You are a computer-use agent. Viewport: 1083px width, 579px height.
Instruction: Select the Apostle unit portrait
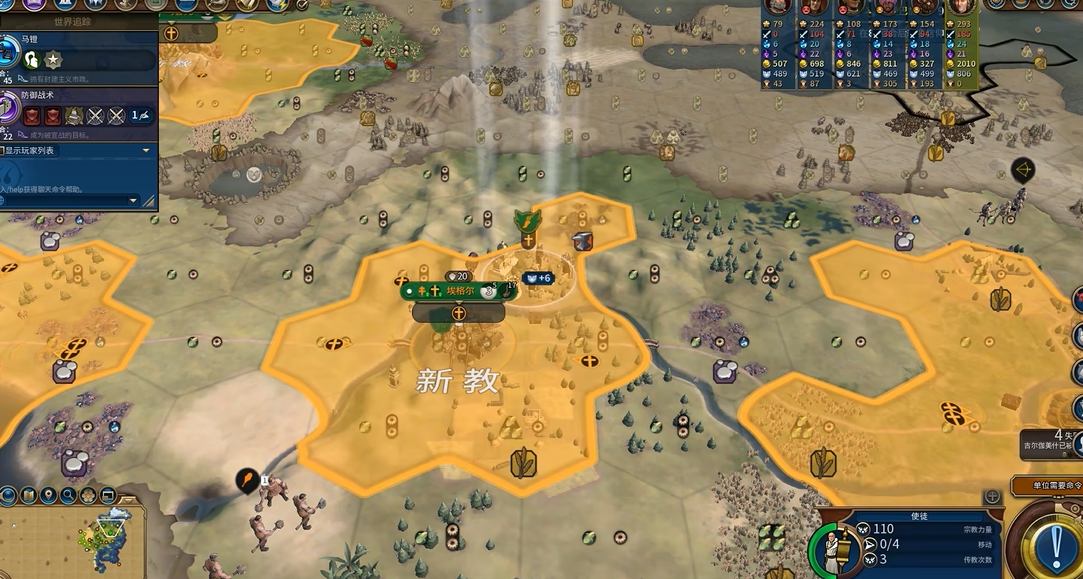[x=832, y=551]
